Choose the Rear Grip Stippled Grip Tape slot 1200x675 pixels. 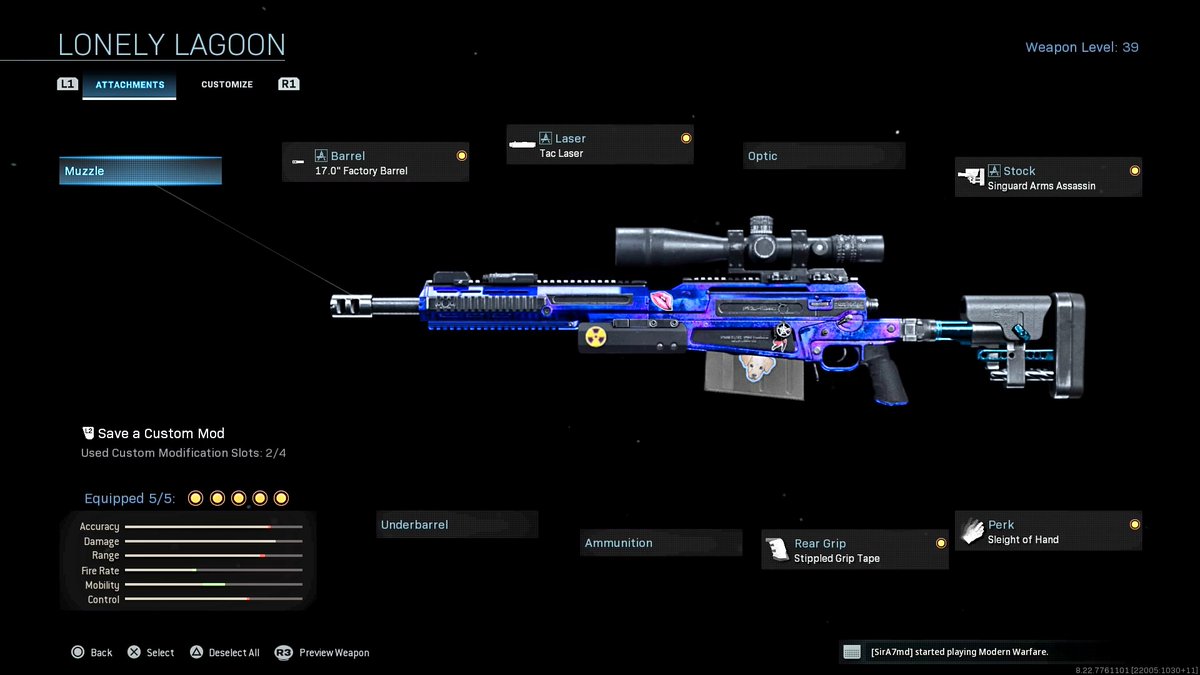(x=854, y=551)
